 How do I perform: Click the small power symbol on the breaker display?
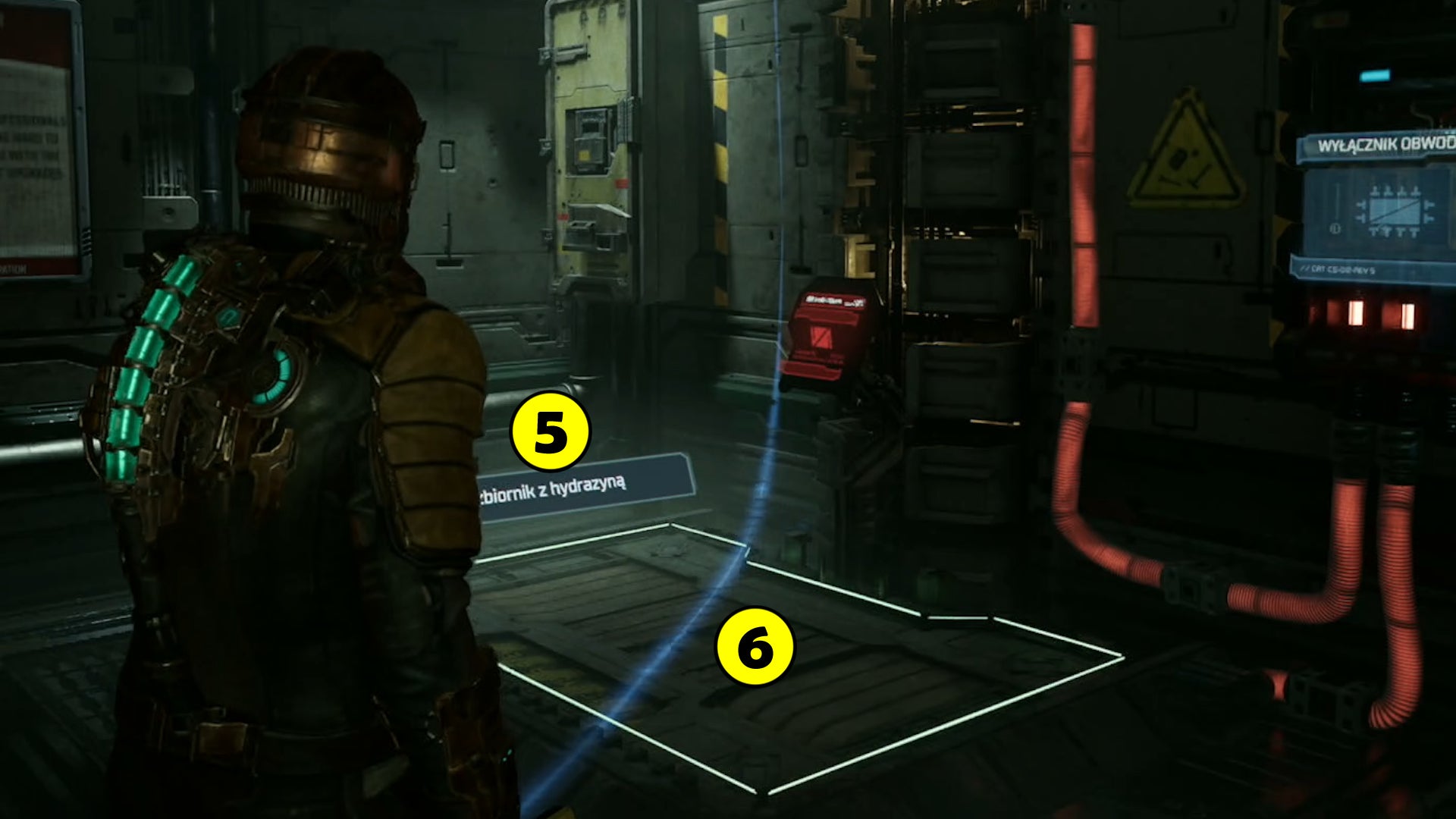1335,229
